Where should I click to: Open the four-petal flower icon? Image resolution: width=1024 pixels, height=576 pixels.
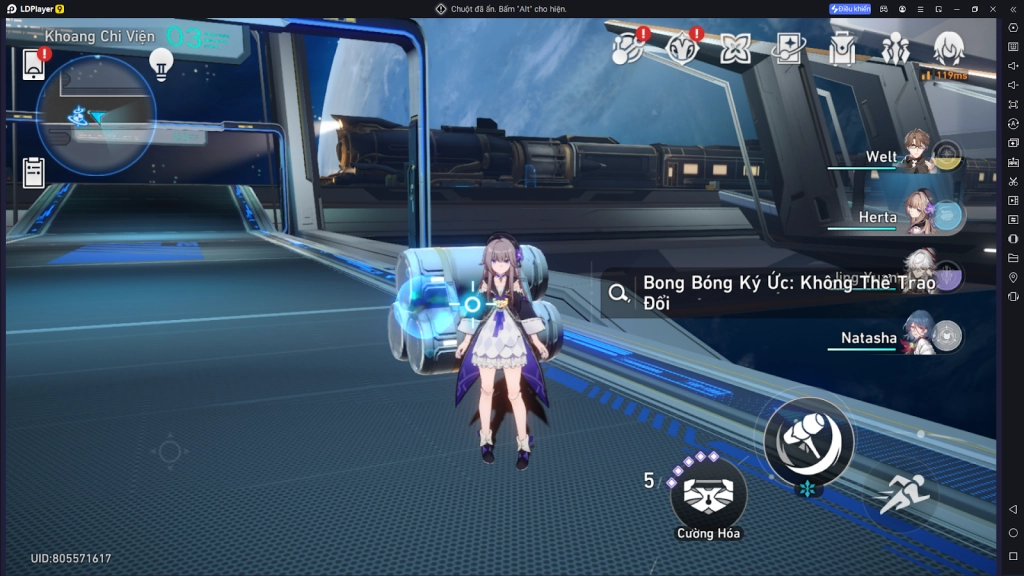tap(736, 48)
